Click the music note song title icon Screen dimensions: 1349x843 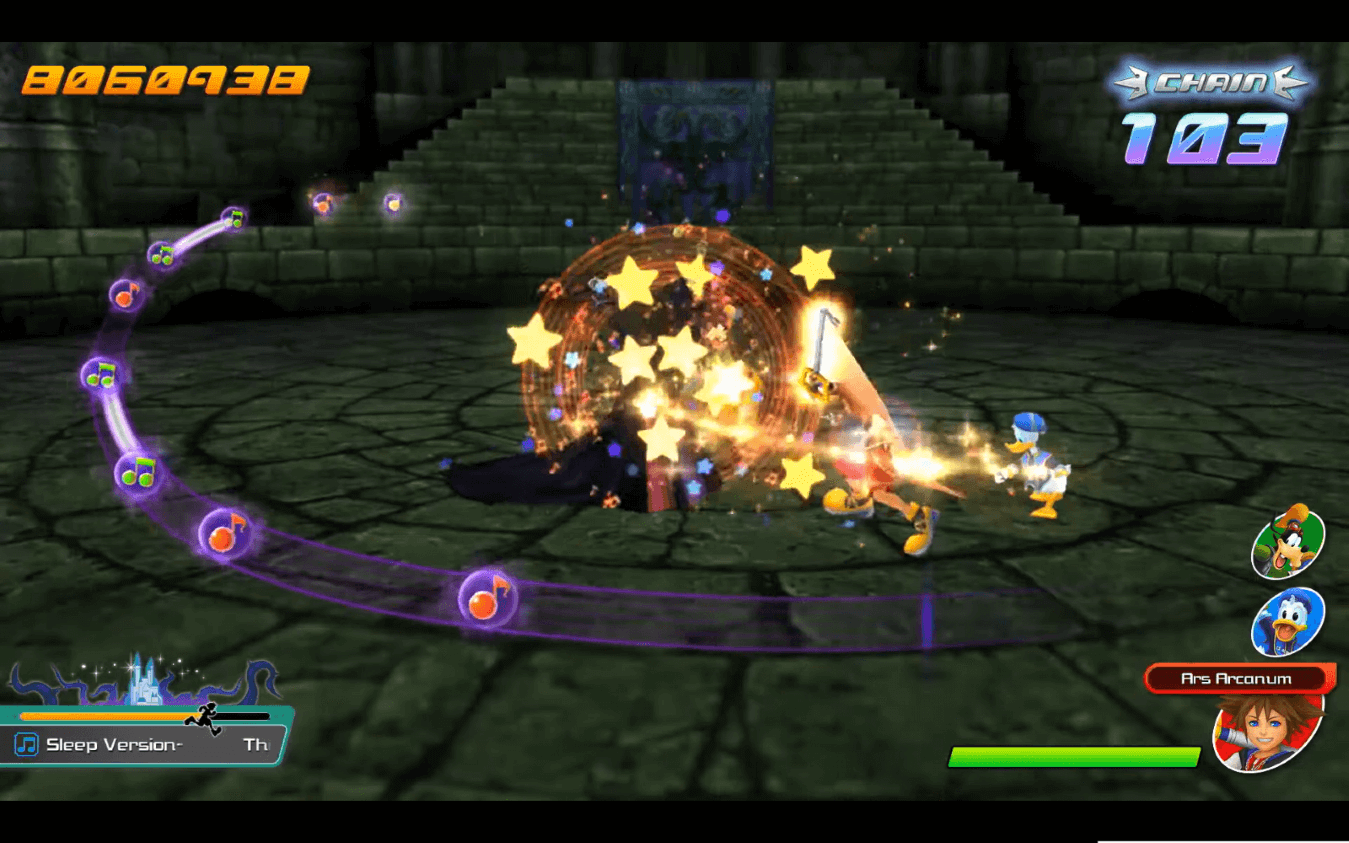27,745
